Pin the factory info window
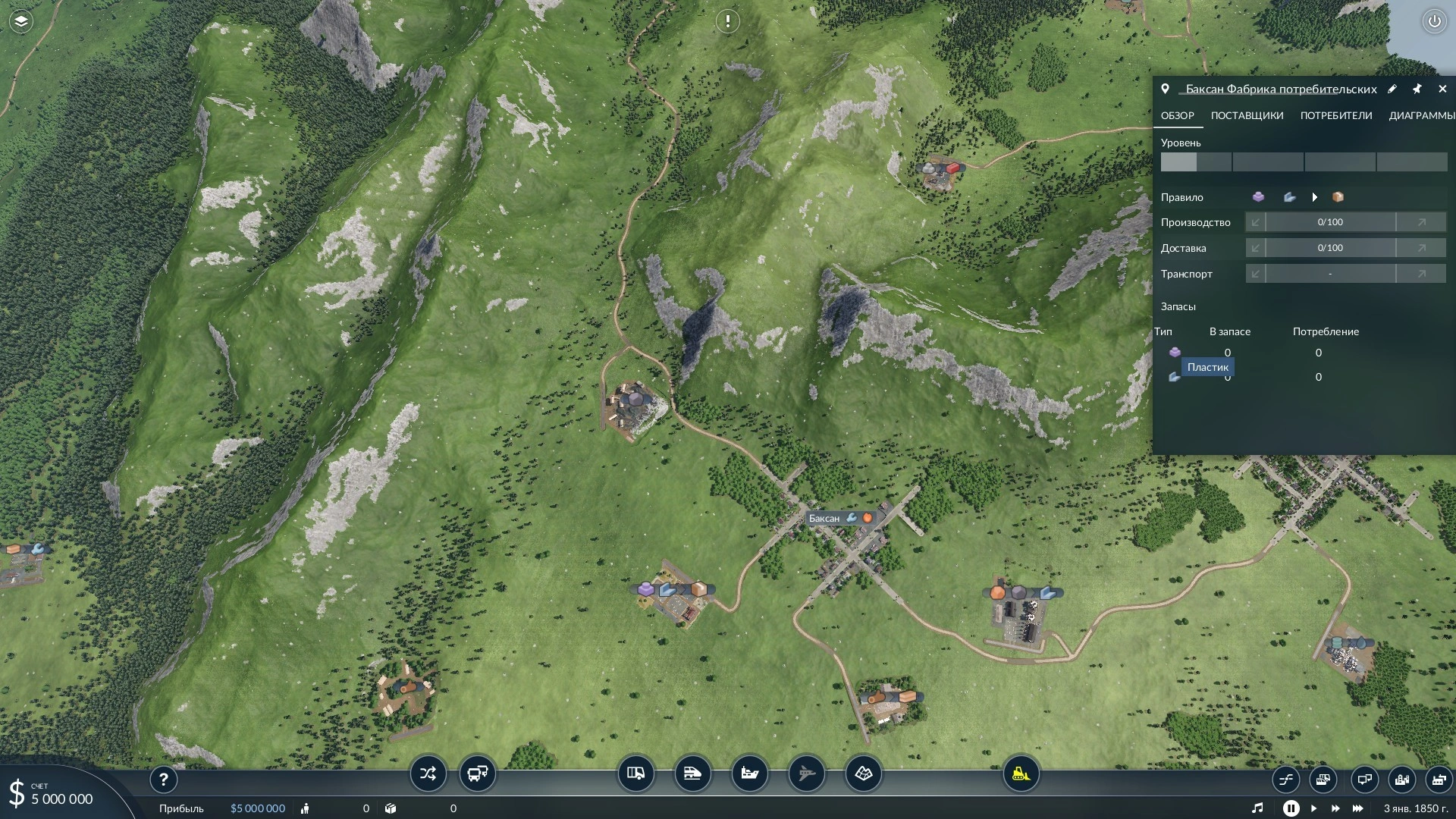 point(1417,89)
